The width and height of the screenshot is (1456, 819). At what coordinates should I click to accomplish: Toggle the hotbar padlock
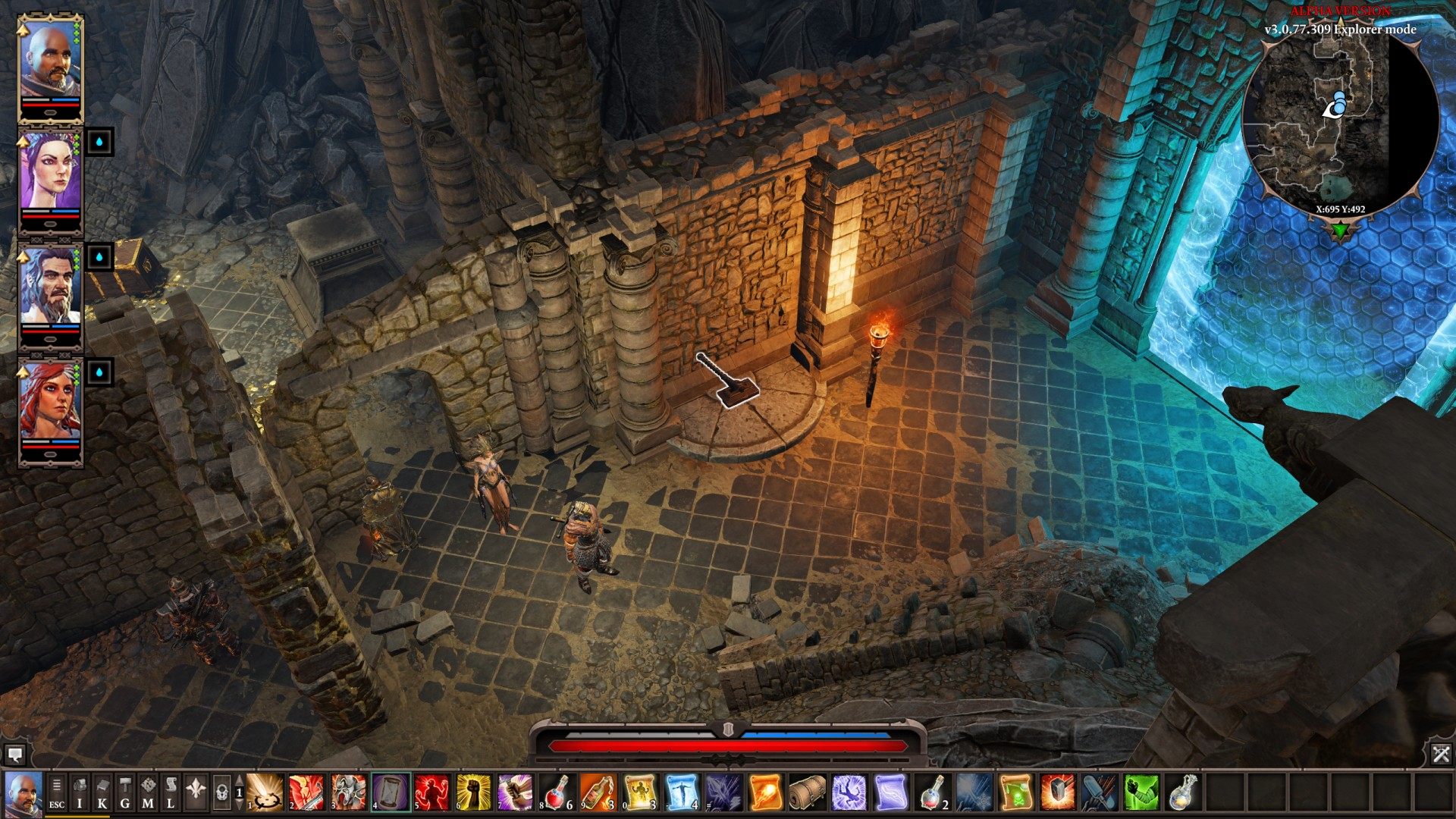[222, 793]
